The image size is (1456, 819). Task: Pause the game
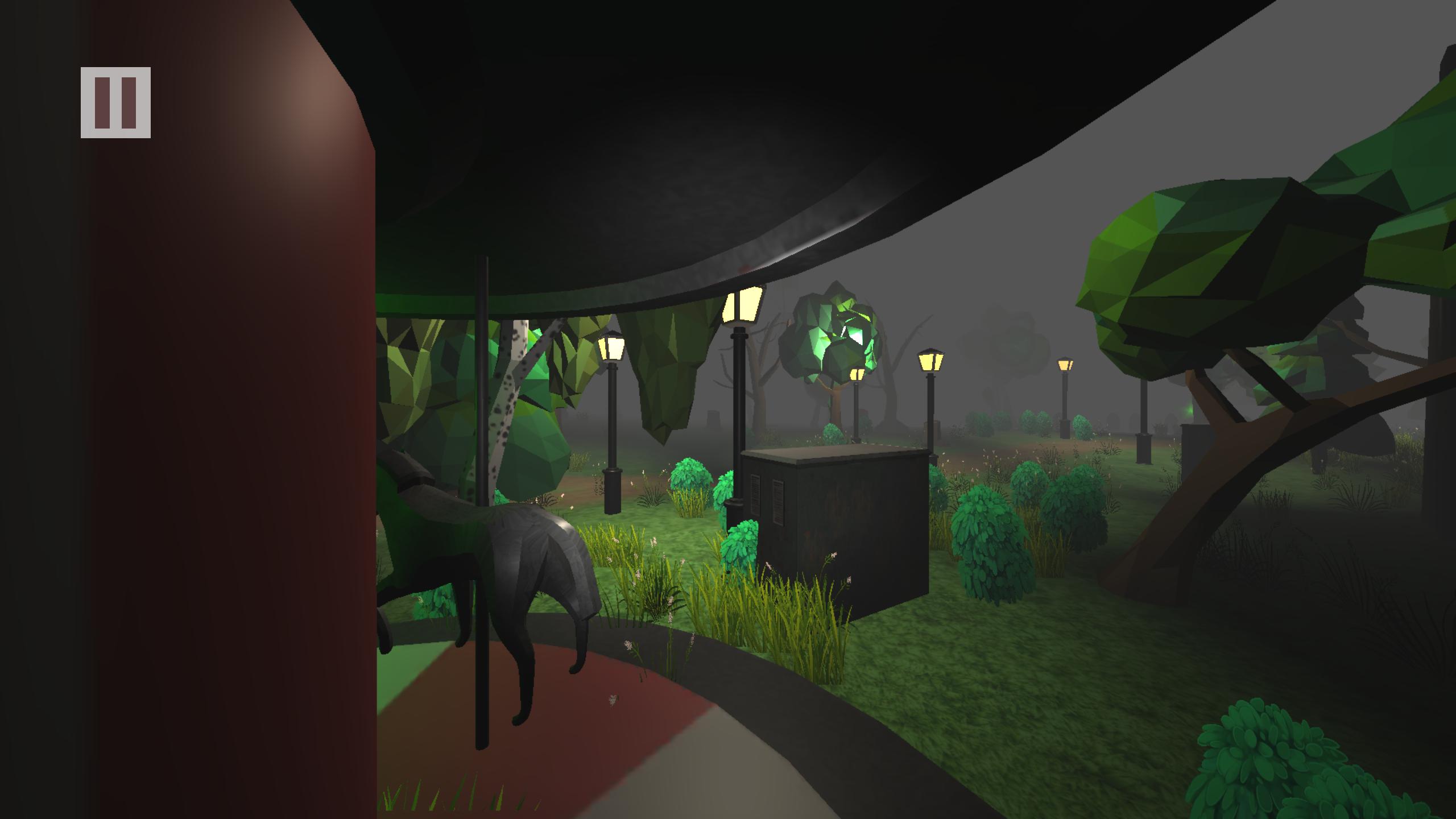[116, 104]
